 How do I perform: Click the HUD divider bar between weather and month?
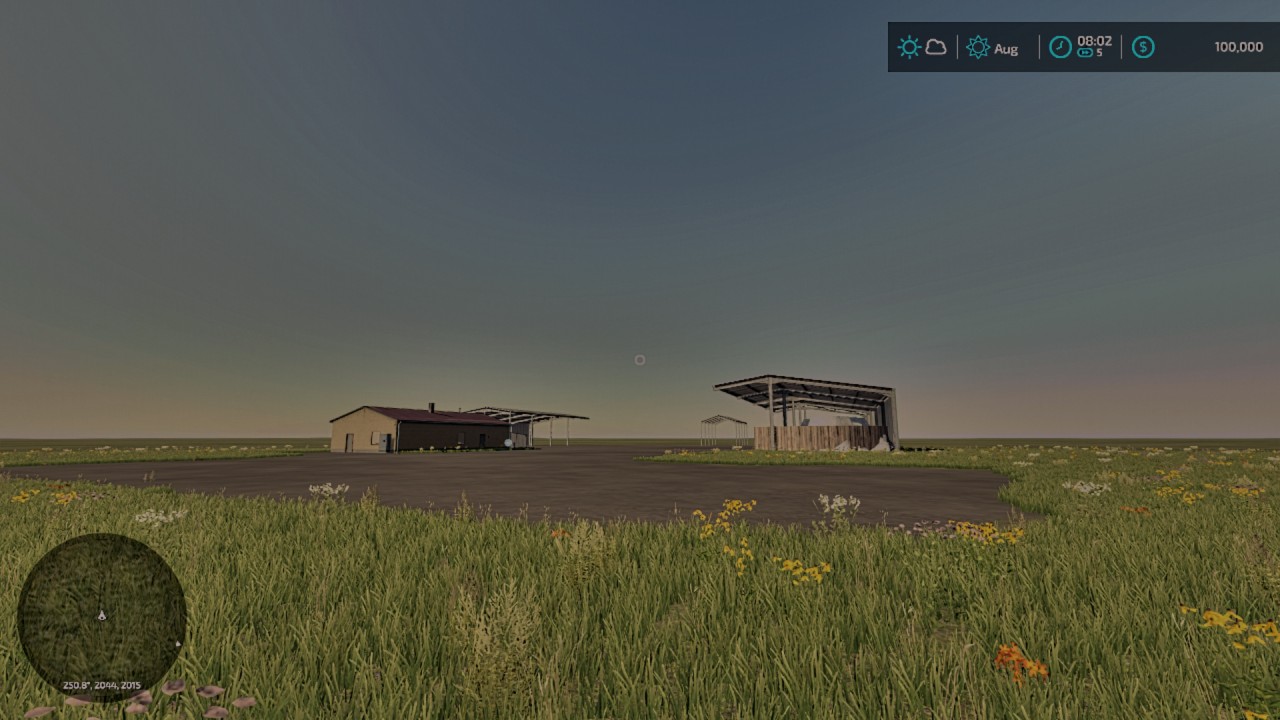click(956, 47)
